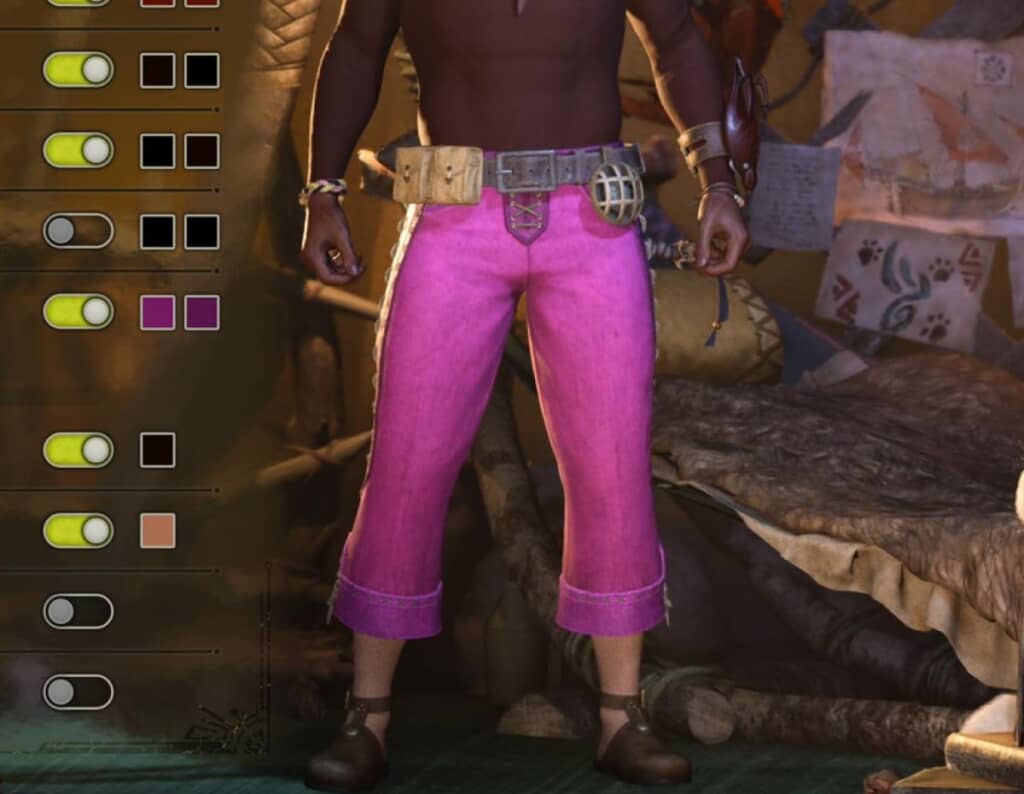Toggle the switch beside the lone dark swatch

click(x=78, y=450)
